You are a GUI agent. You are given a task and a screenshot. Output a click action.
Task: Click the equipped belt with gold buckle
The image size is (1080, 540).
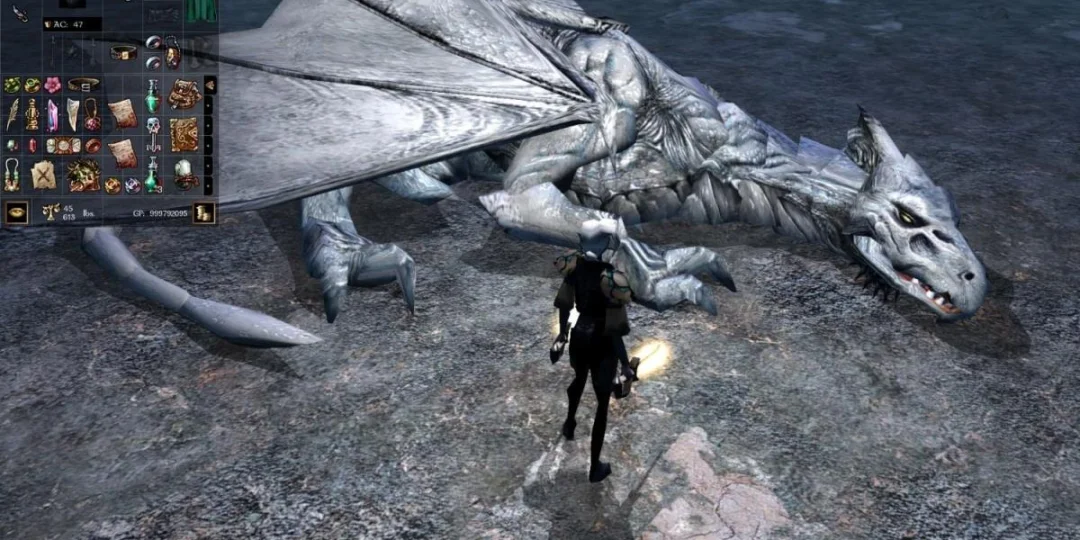pyautogui.click(x=123, y=52)
